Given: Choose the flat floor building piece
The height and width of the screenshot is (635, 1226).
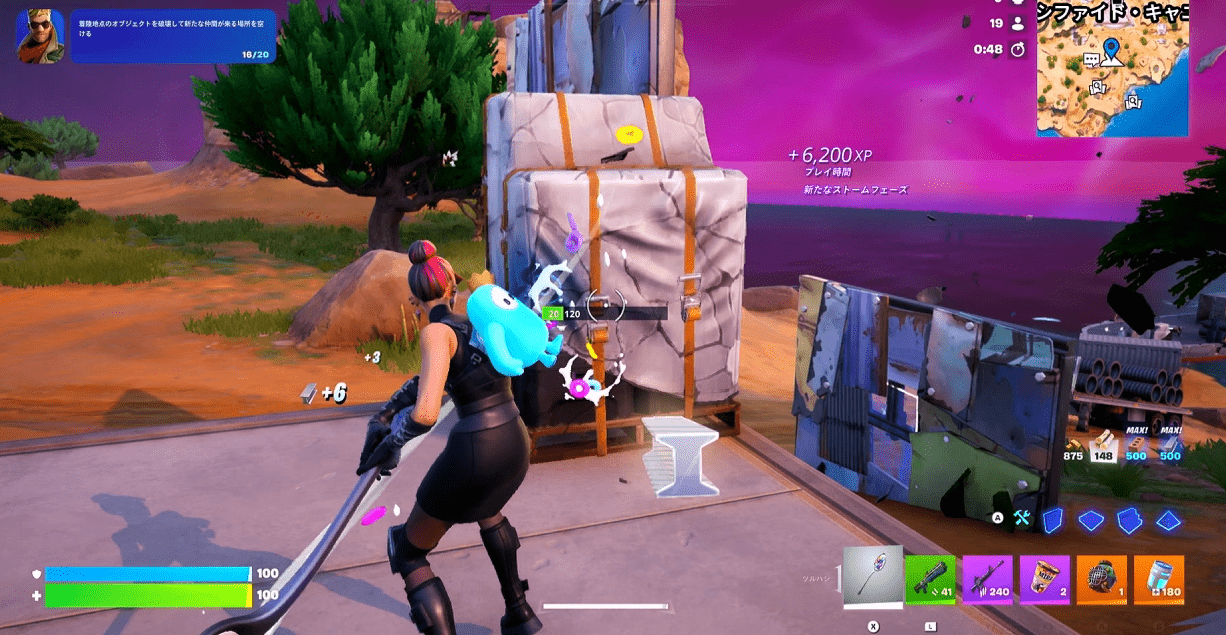Looking at the screenshot, I should (1090, 520).
